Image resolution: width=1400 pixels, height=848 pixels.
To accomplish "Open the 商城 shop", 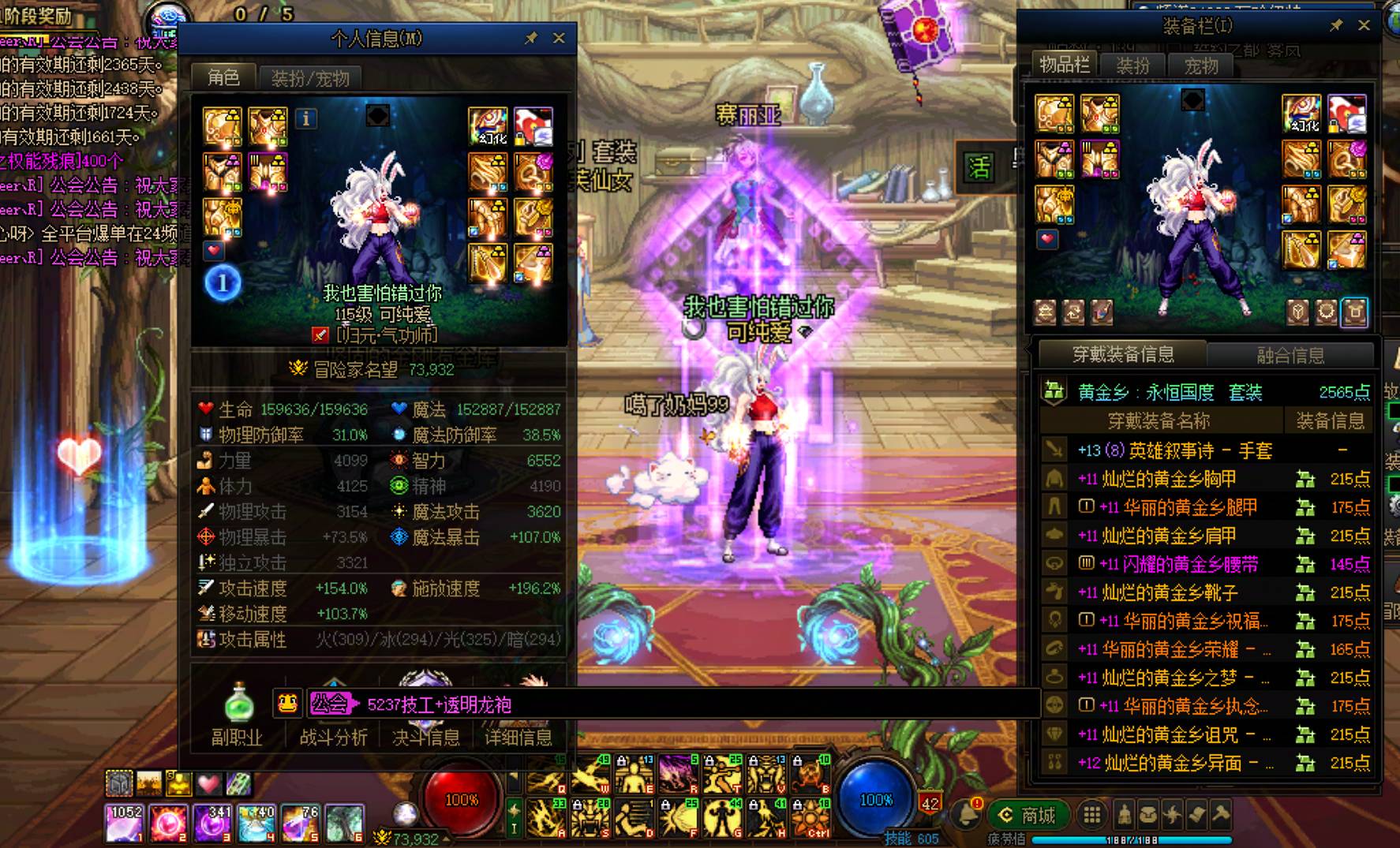I will click(x=1029, y=815).
